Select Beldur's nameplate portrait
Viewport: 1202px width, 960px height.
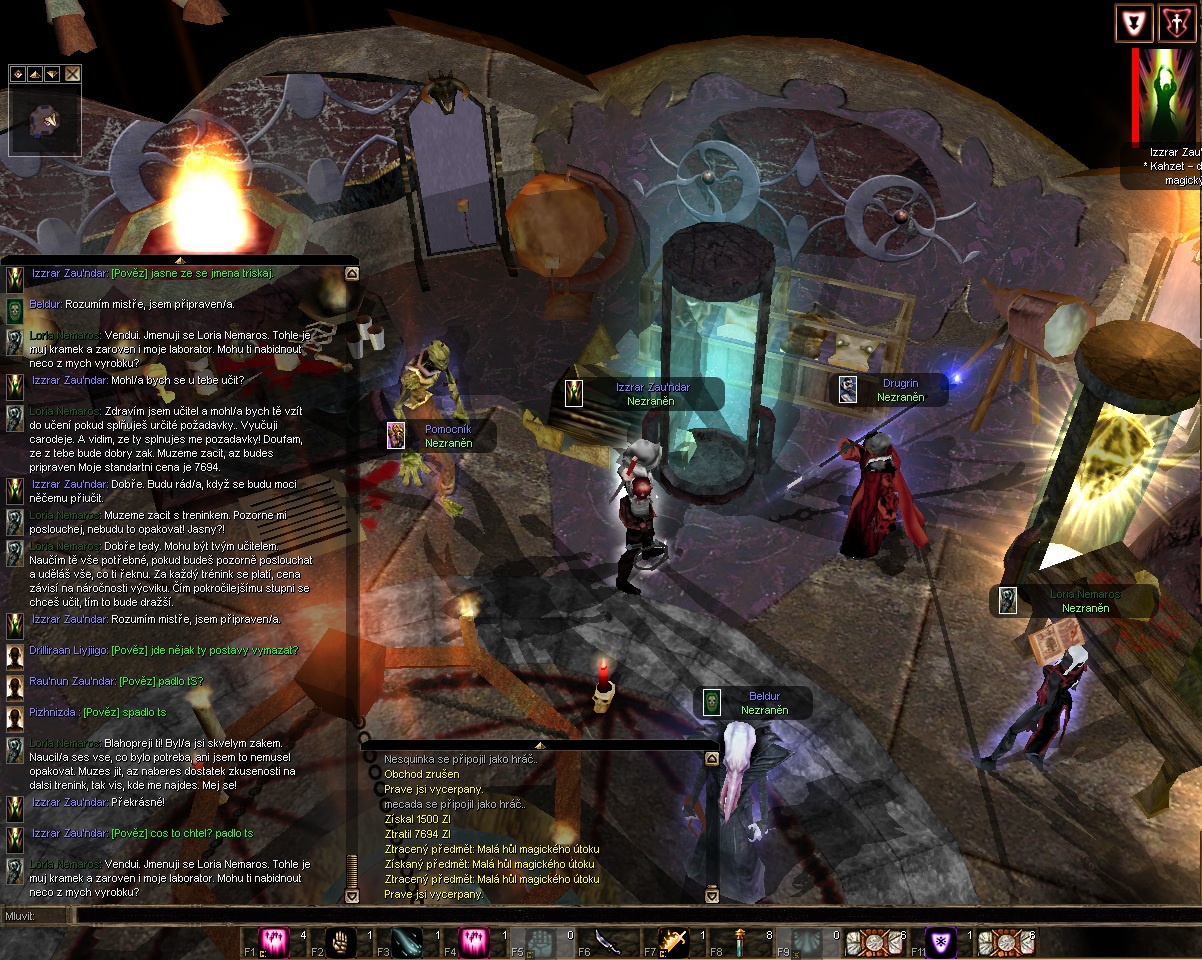coord(711,702)
